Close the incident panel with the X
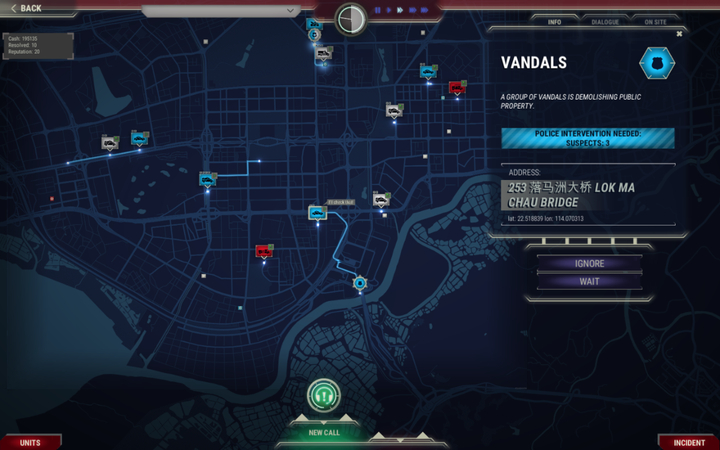 (x=679, y=34)
